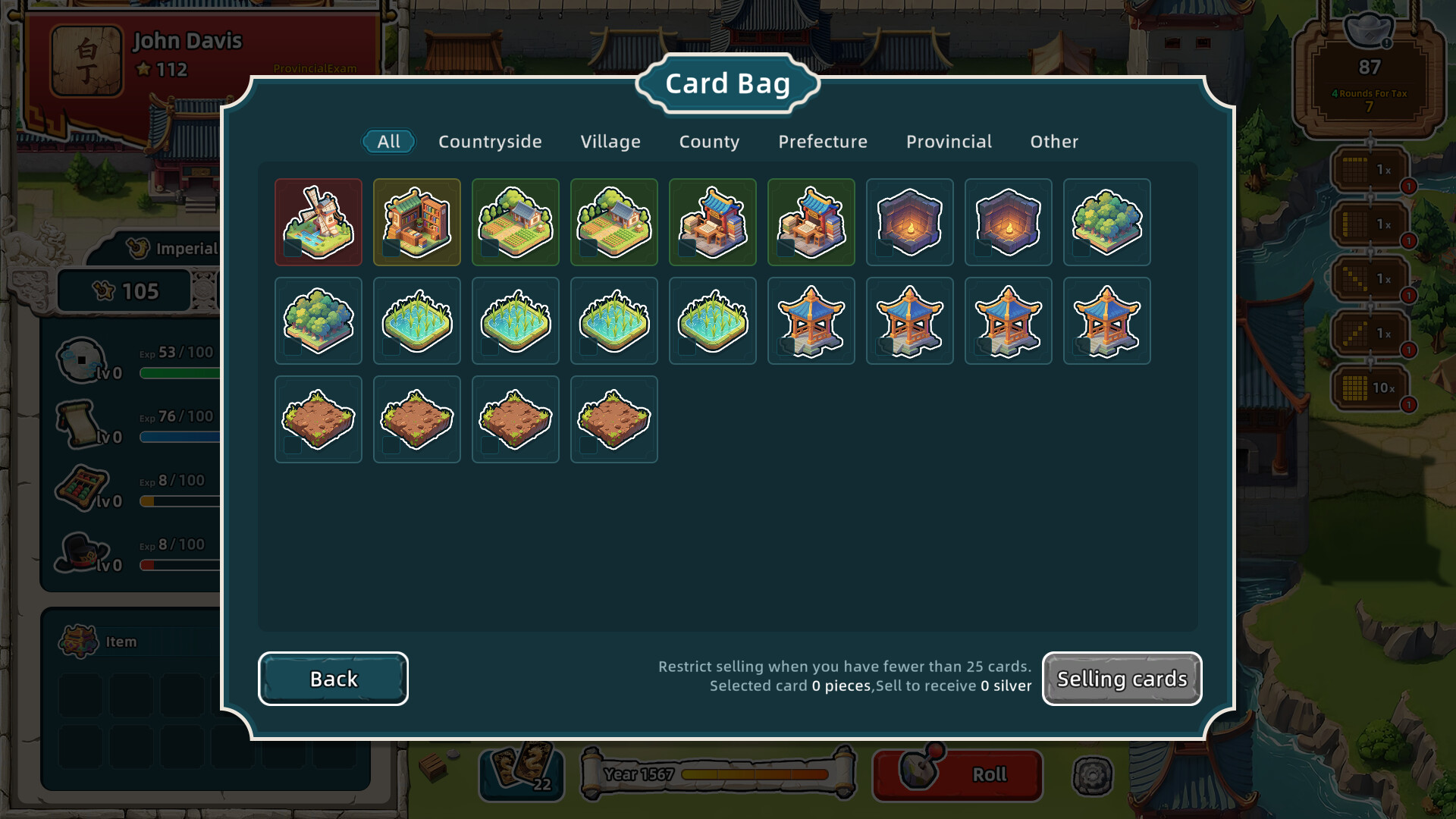Click the card deck icon showing 22
The height and width of the screenshot is (819, 1456).
coord(523,773)
